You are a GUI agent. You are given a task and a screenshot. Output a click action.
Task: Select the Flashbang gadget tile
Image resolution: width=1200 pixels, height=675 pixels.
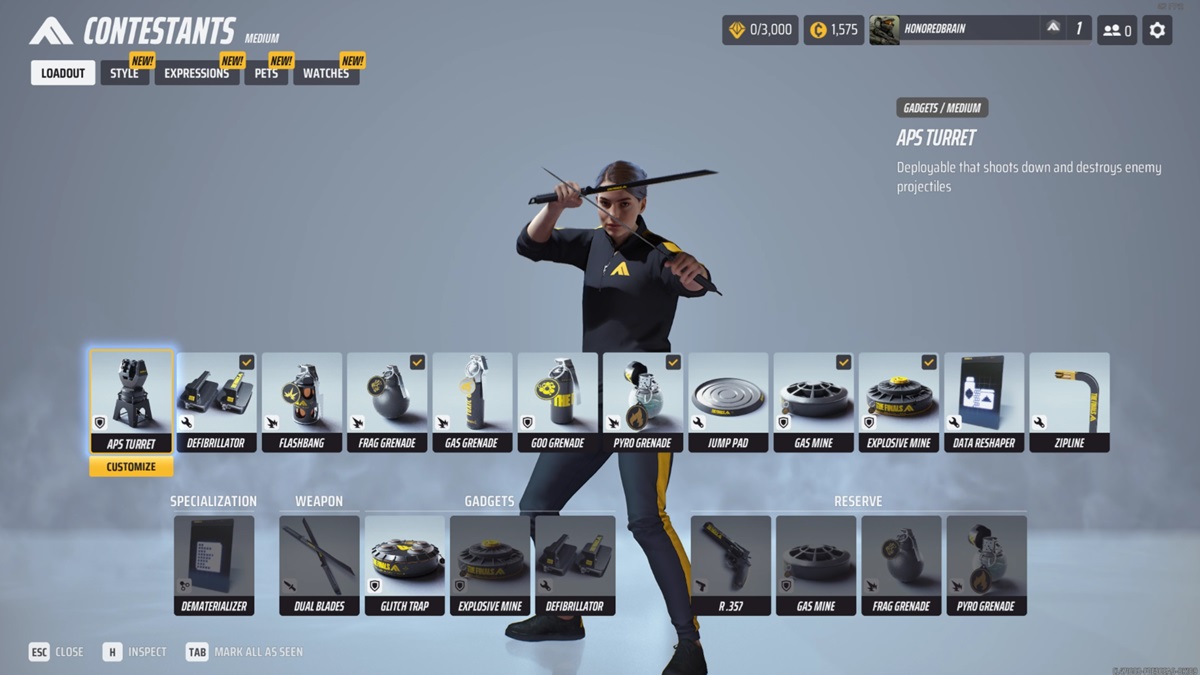302,402
